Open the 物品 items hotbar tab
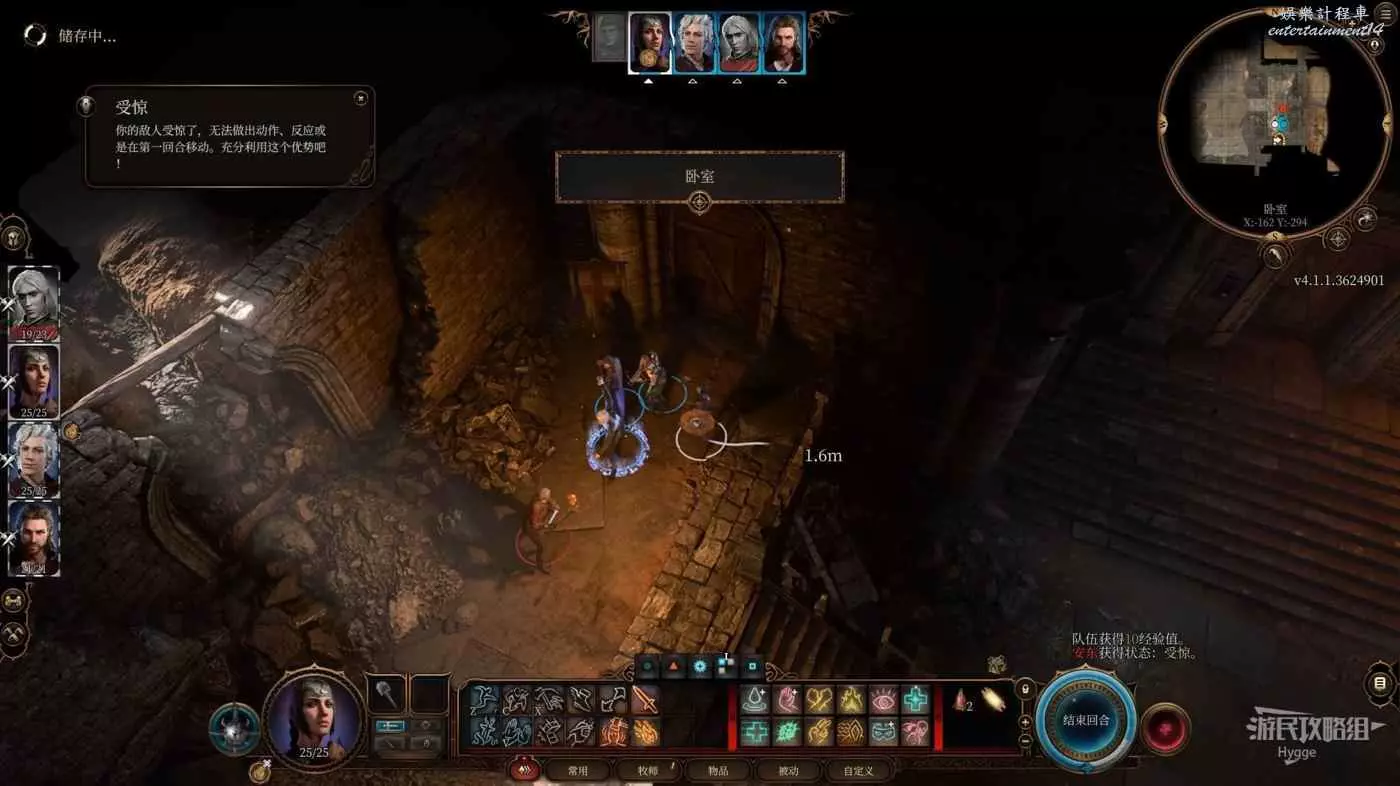The image size is (1400, 786). click(x=718, y=770)
